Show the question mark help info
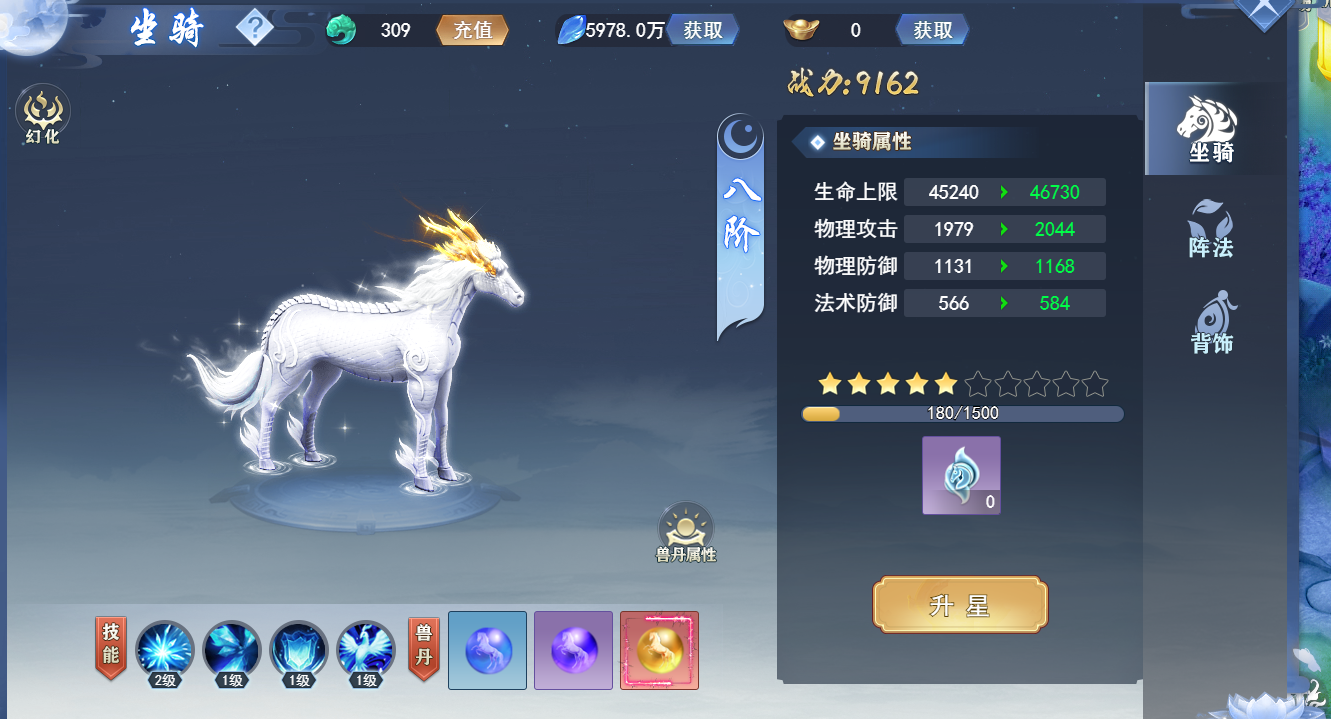Viewport: 1331px width, 719px height. coord(255,29)
